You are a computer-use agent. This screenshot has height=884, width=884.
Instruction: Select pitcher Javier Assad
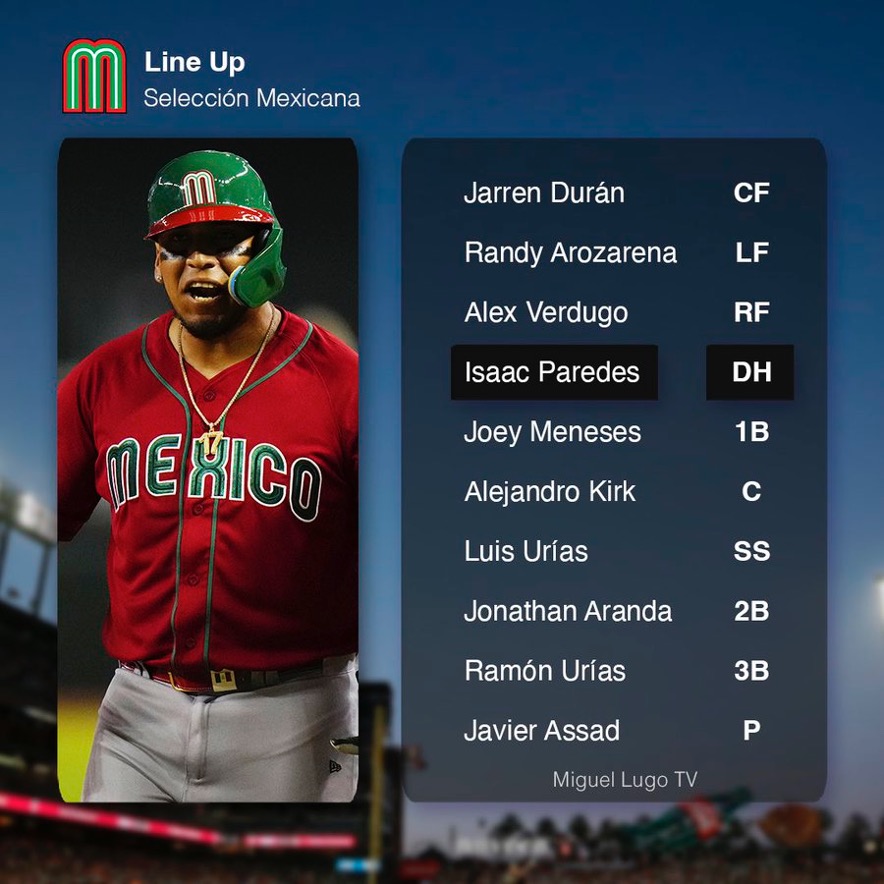coord(541,731)
